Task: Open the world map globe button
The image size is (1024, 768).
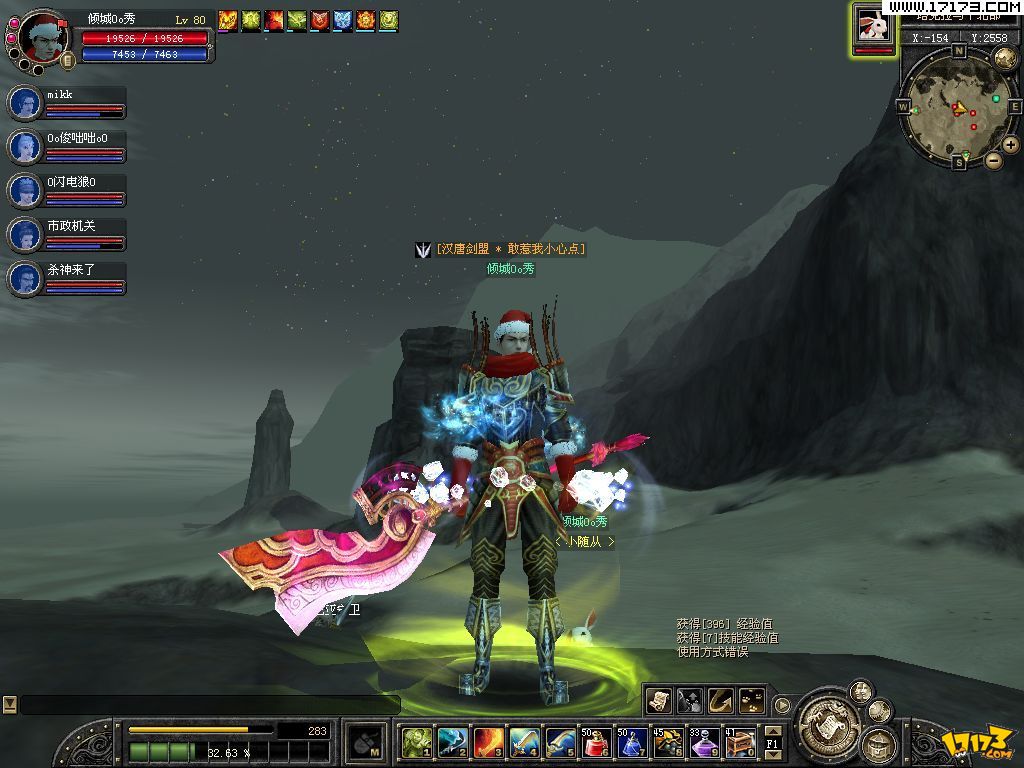Action: 1004,58
